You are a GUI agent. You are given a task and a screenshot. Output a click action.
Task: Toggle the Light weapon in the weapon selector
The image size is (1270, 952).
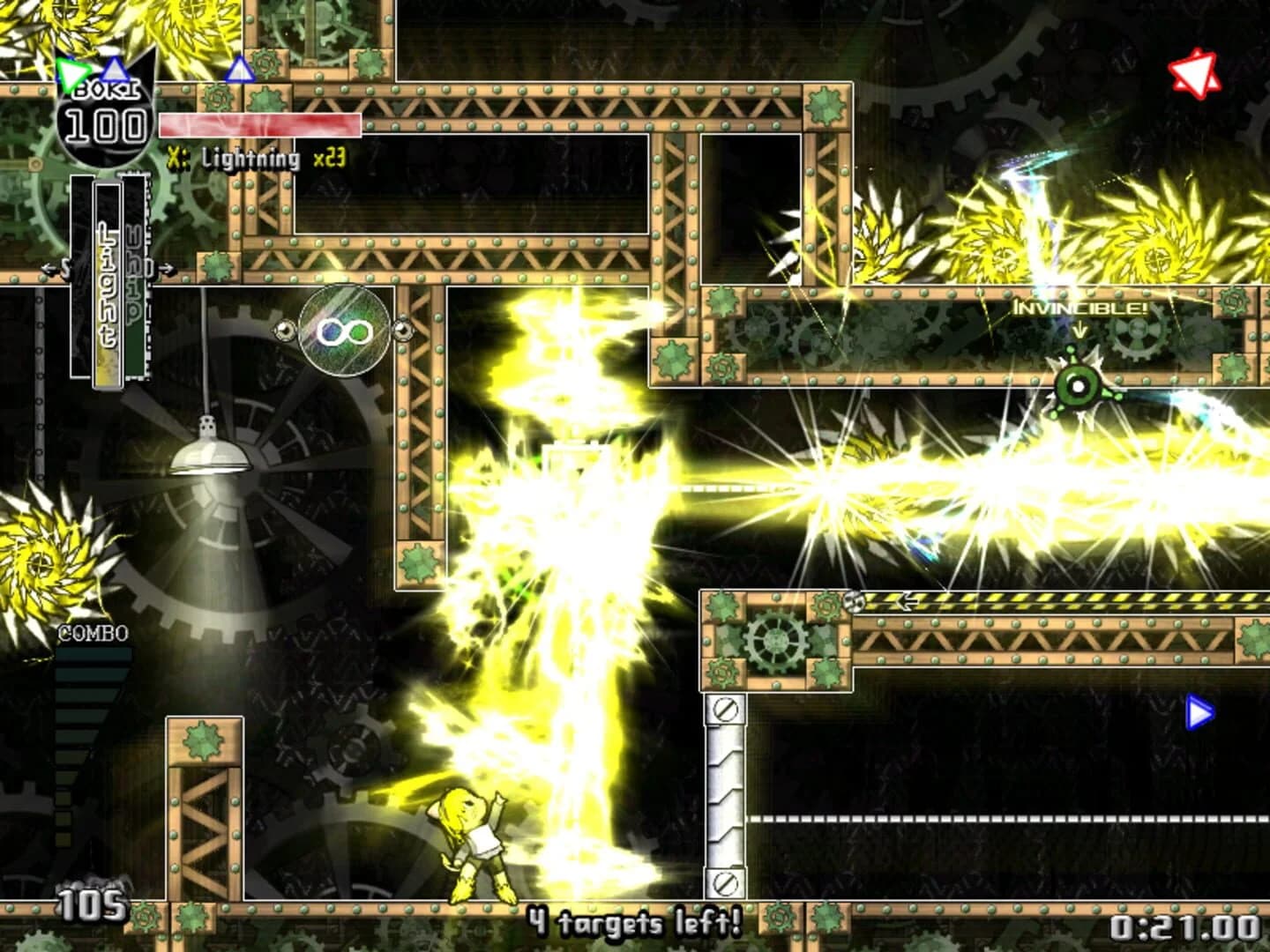(106, 282)
